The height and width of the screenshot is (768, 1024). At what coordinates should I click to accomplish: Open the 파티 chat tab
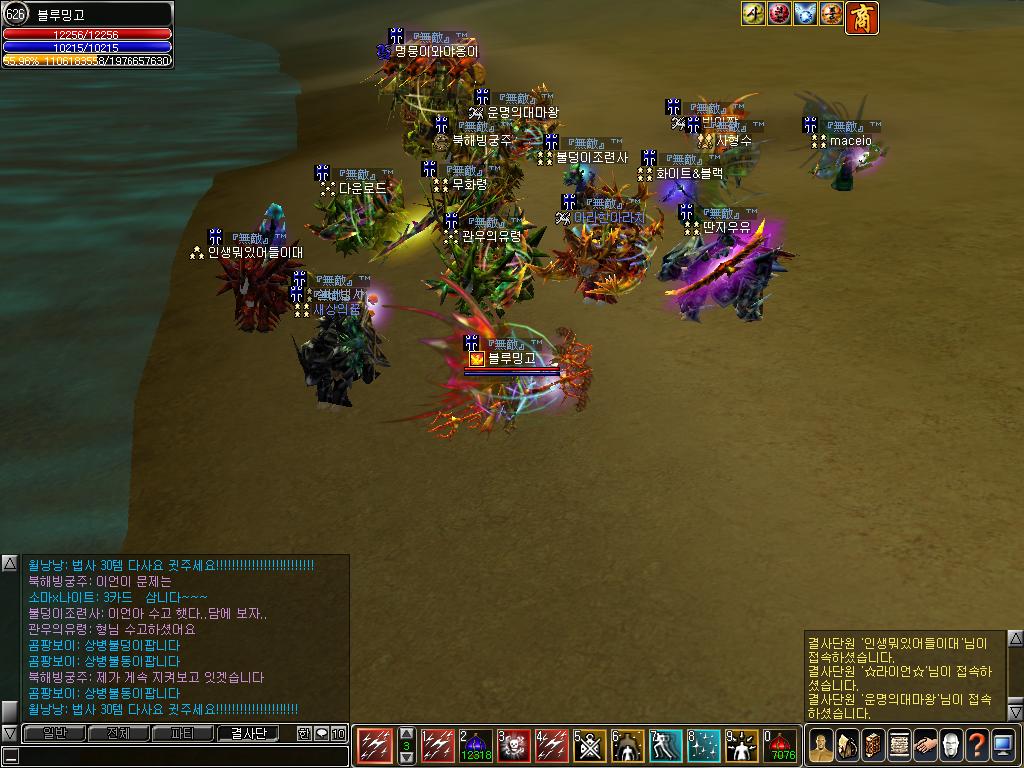coord(183,734)
